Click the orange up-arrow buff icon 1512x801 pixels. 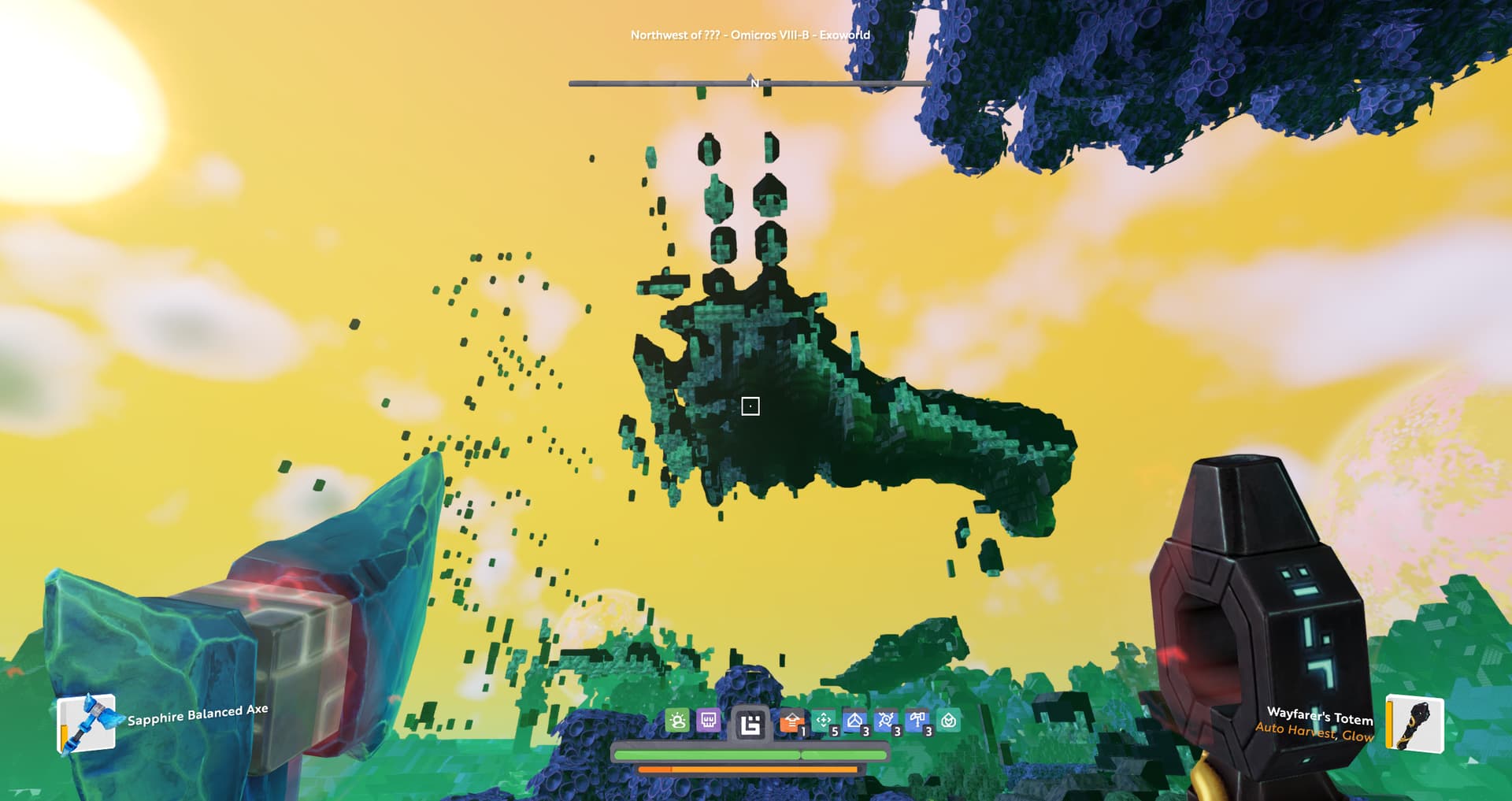(x=792, y=721)
